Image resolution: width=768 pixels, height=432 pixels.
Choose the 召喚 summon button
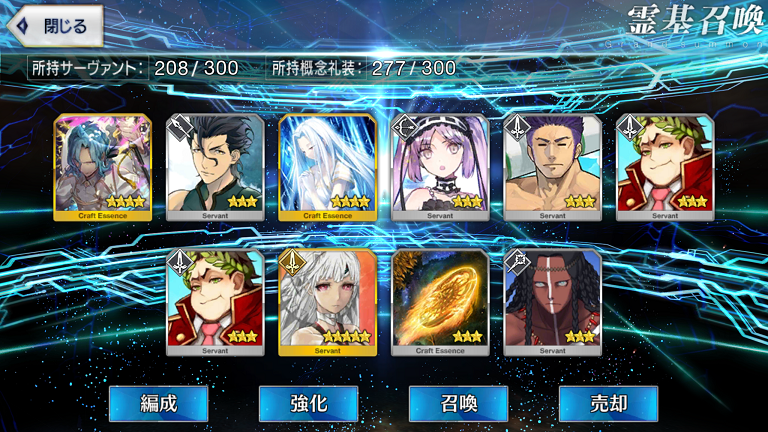click(458, 403)
